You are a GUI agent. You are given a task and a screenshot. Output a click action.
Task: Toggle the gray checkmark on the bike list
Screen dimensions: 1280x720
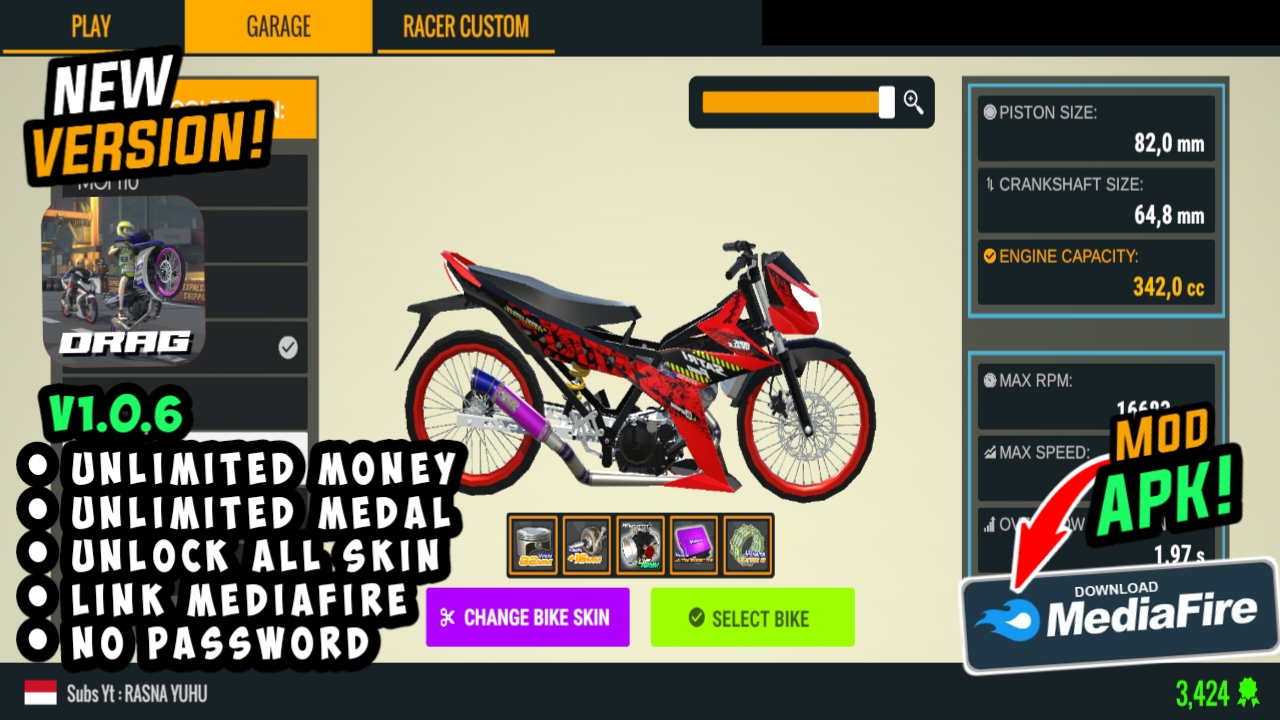[288, 348]
